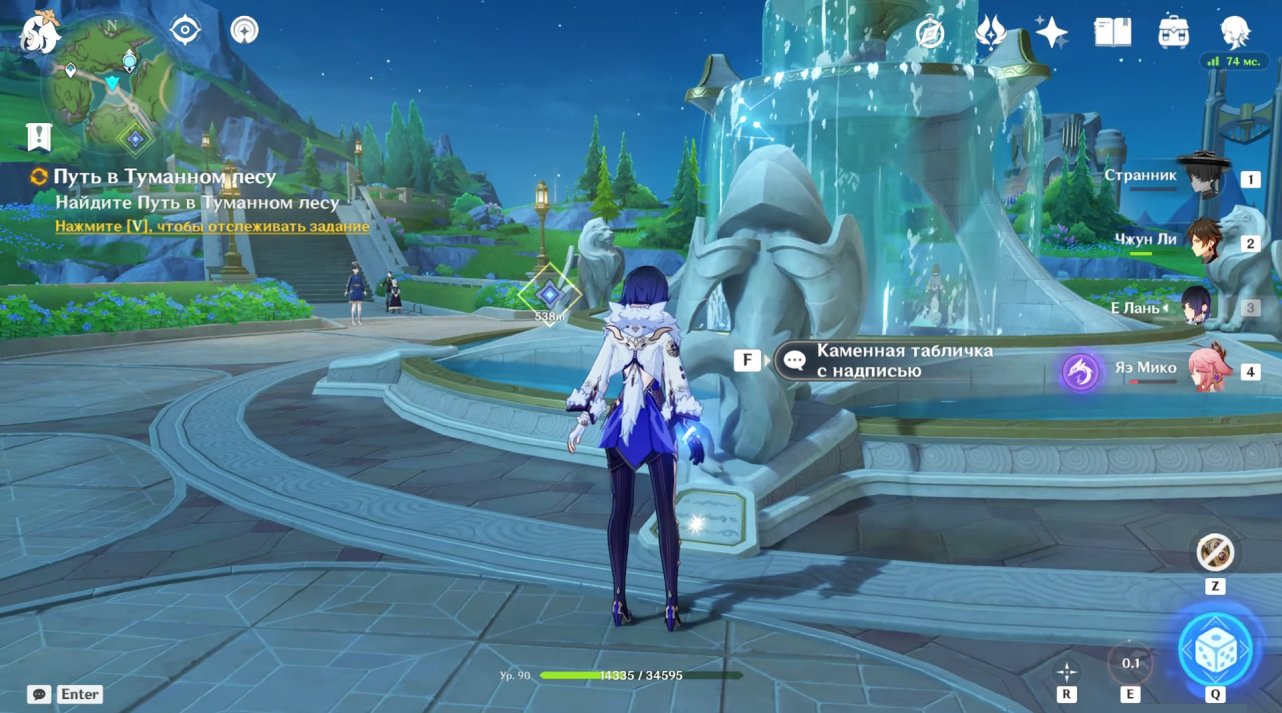The width and height of the screenshot is (1282, 713).
Task: Open the book-shaped Archive icon
Action: 1112,32
